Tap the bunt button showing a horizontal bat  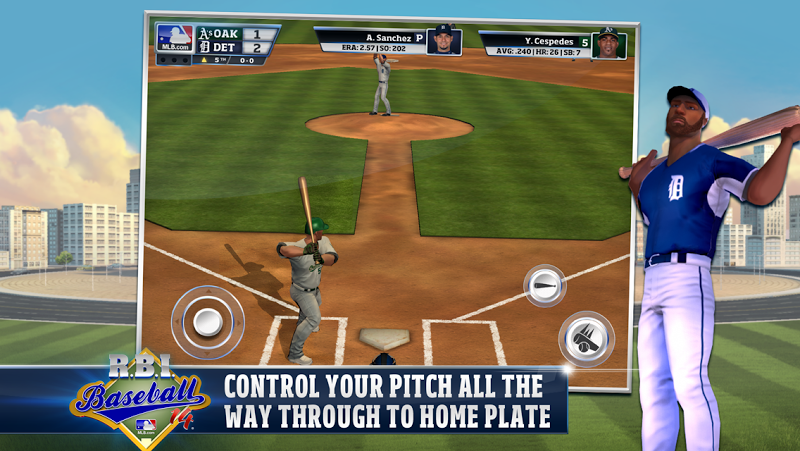pyautogui.click(x=545, y=285)
